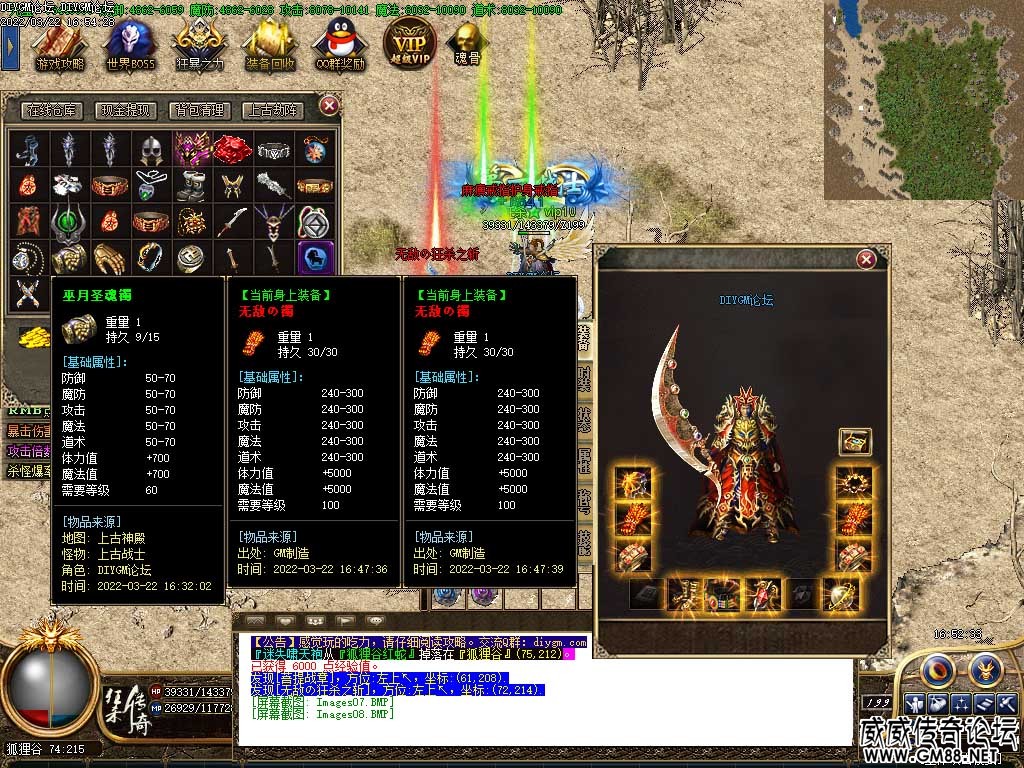The width and height of the screenshot is (1024, 768).
Task: Click the QQ群奖励 penguin icon
Action: 339,44
